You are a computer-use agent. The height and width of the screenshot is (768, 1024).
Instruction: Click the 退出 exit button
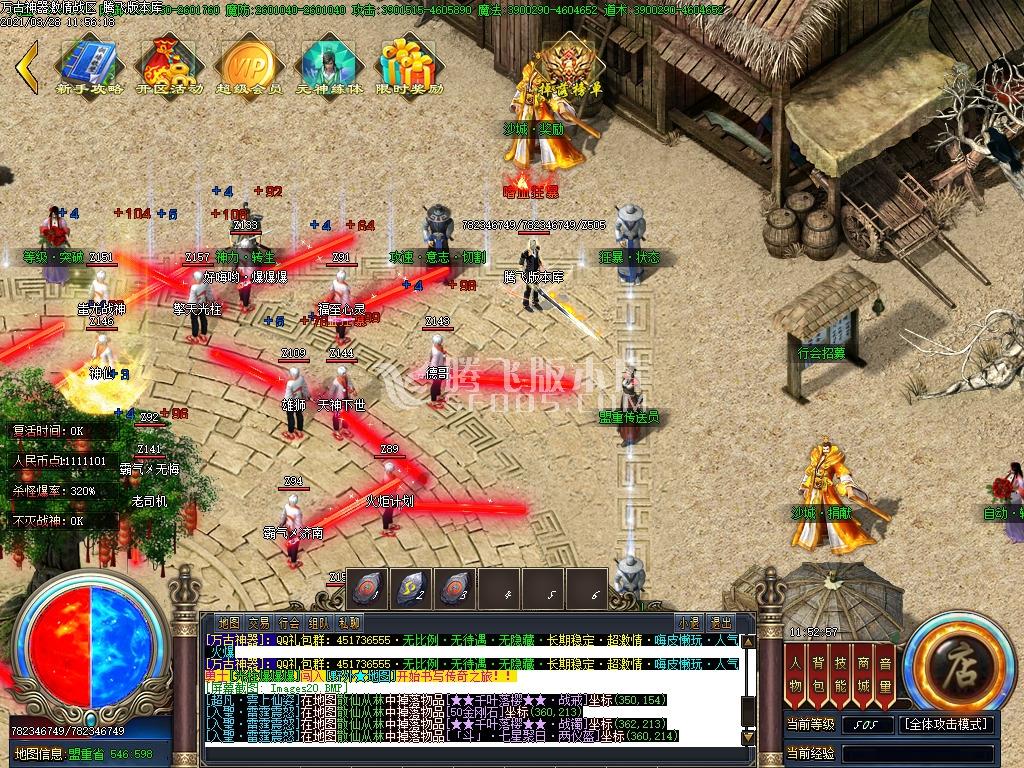(720, 622)
